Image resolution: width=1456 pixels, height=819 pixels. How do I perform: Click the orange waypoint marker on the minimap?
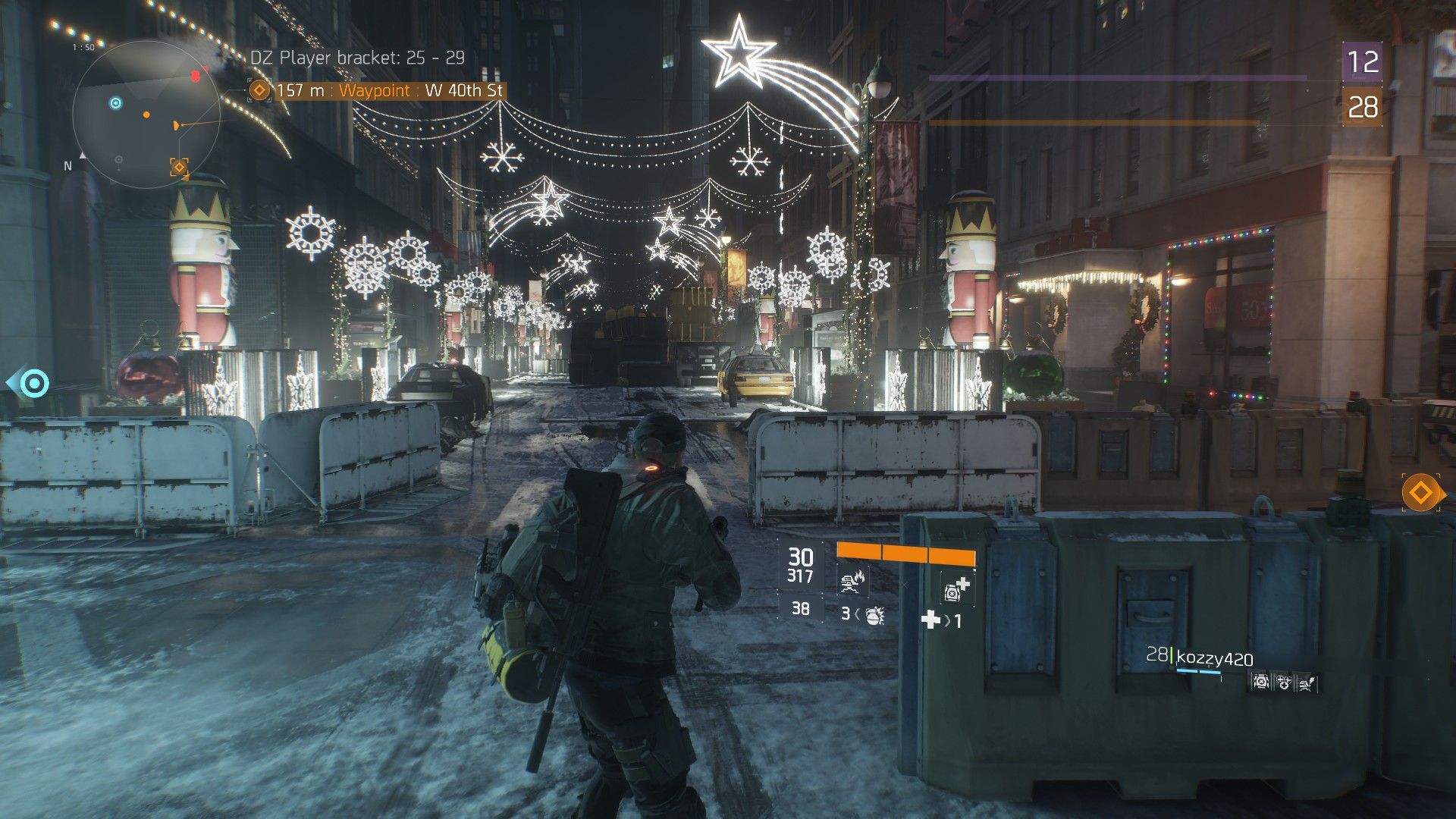[x=179, y=168]
